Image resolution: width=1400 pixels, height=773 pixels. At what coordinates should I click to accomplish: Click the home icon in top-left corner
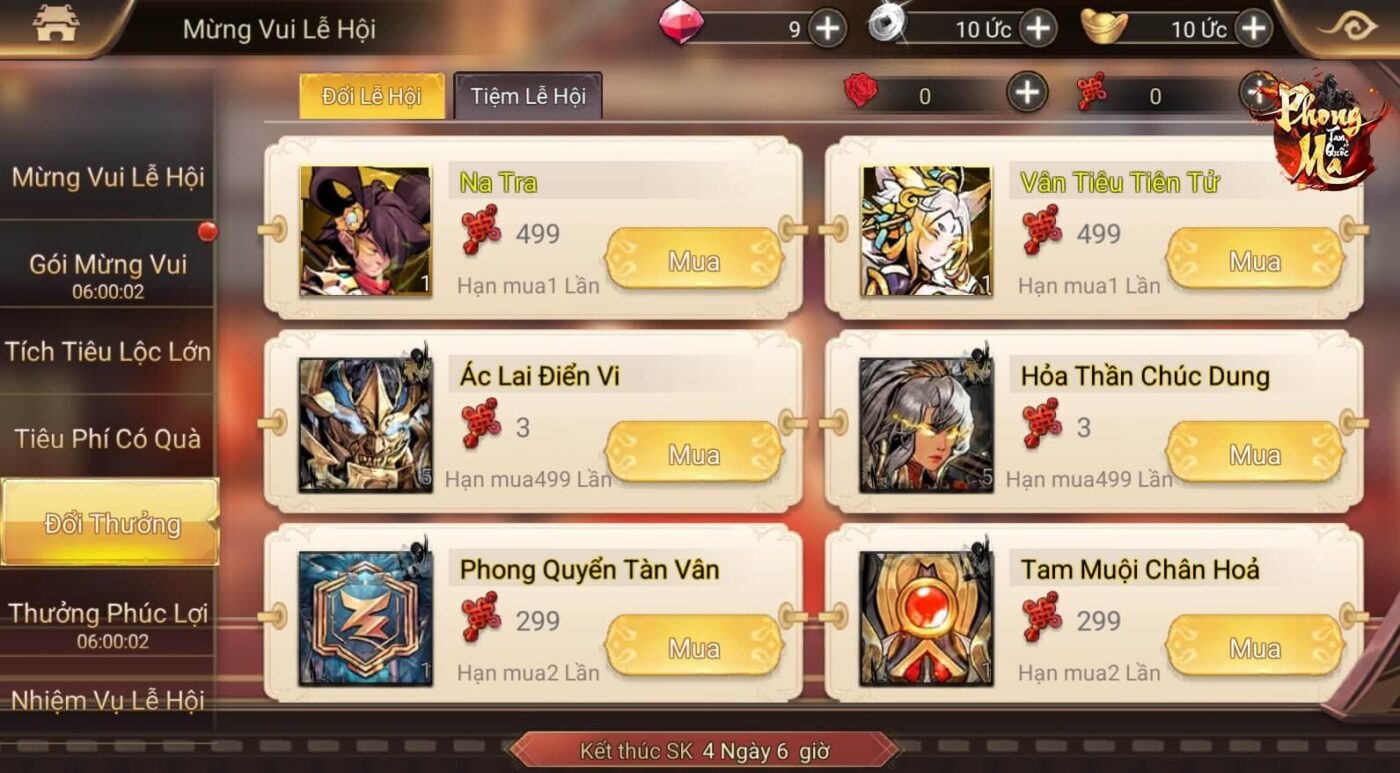pyautogui.click(x=55, y=25)
